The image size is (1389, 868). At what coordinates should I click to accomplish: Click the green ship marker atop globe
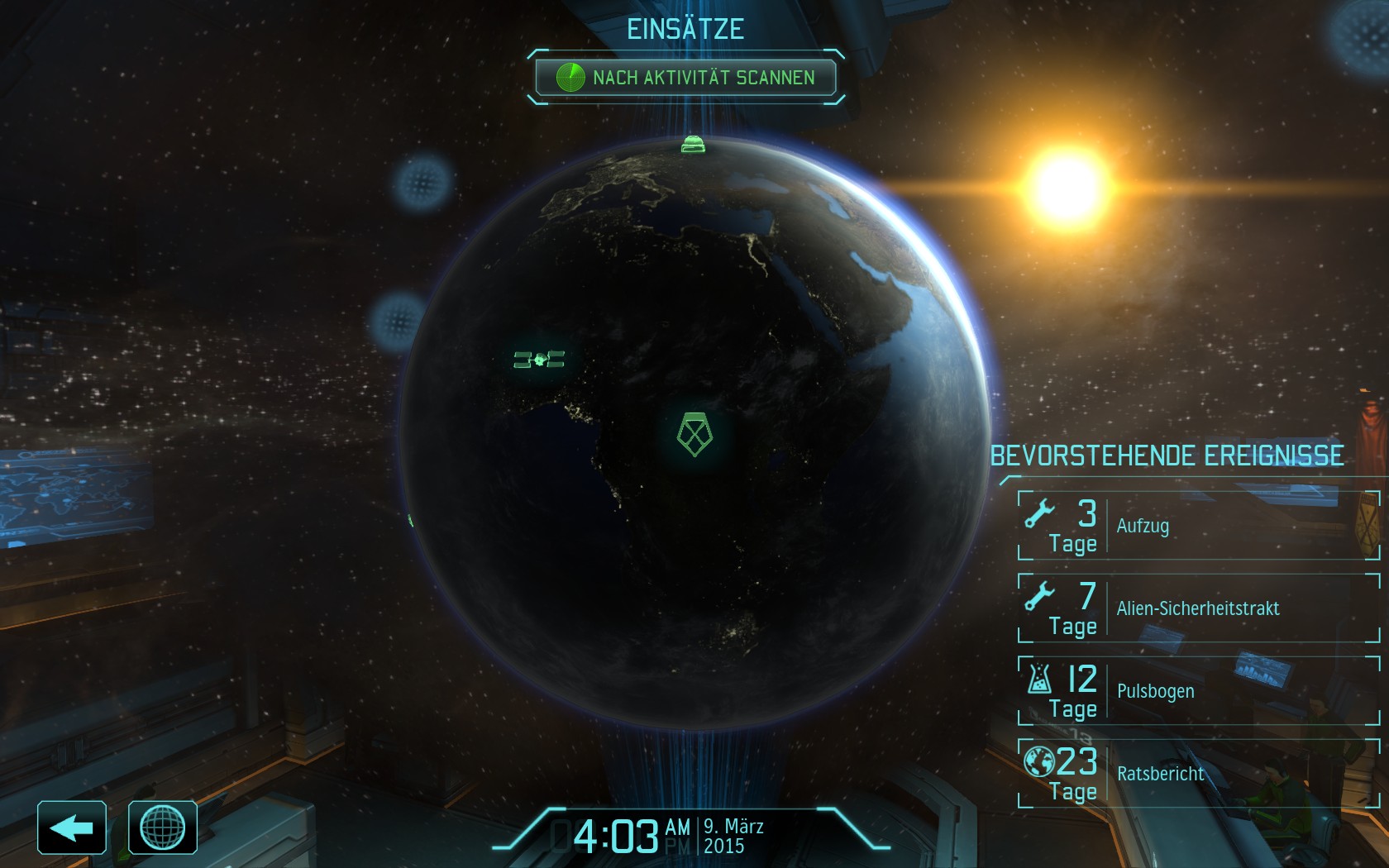(x=693, y=145)
